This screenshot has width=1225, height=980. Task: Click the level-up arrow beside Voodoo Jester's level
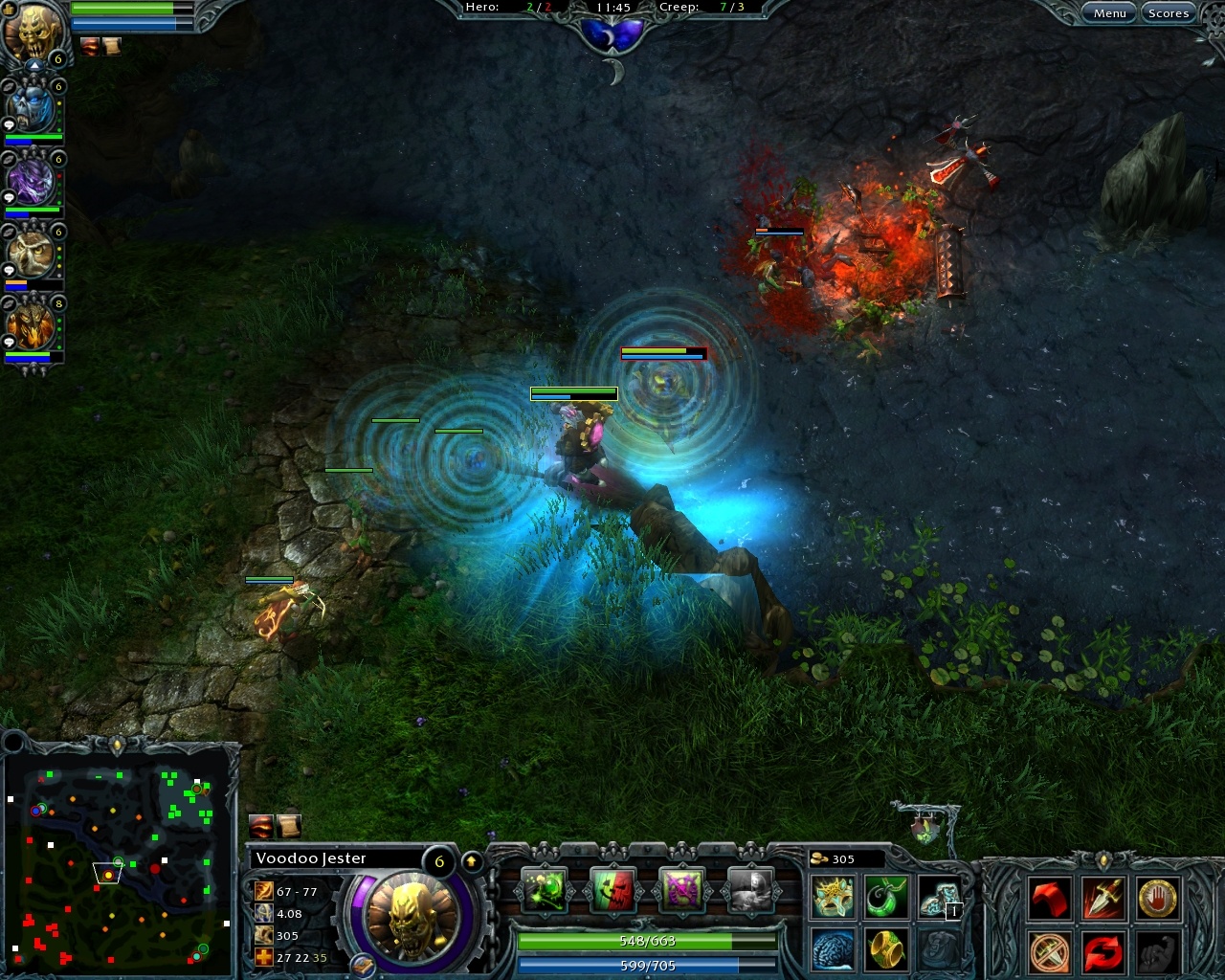471,860
